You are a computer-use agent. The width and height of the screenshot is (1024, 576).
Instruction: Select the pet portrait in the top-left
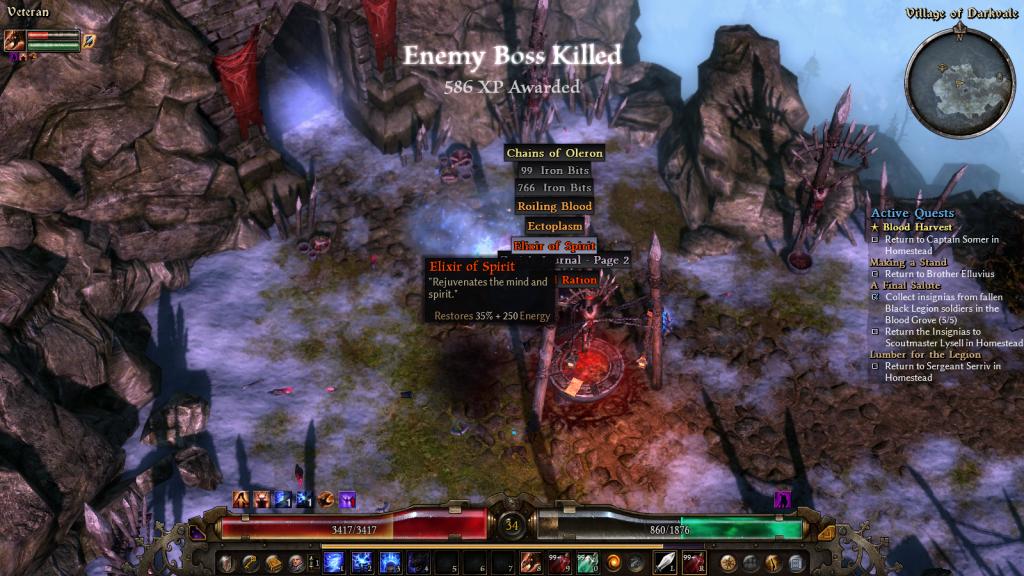point(15,41)
